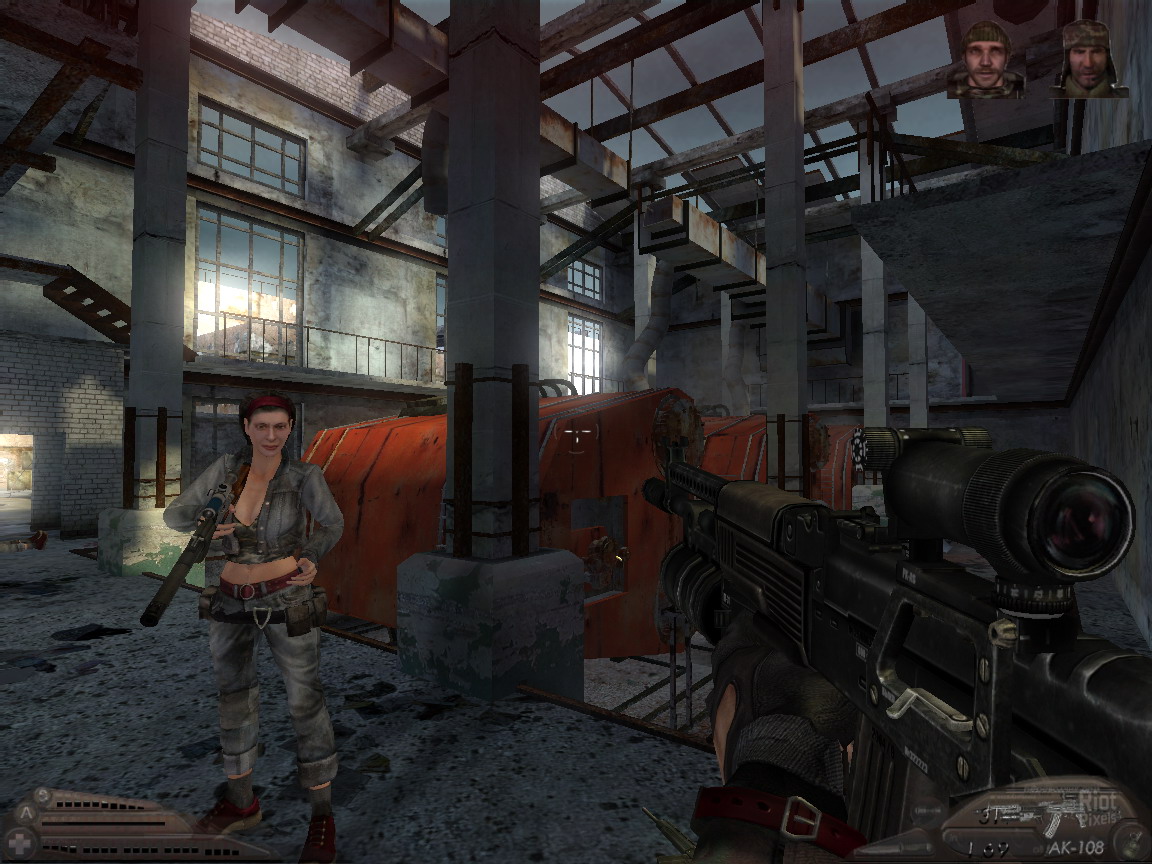
Task: Select the grenade icon beside the weapon panel
Action: coord(1132,841)
